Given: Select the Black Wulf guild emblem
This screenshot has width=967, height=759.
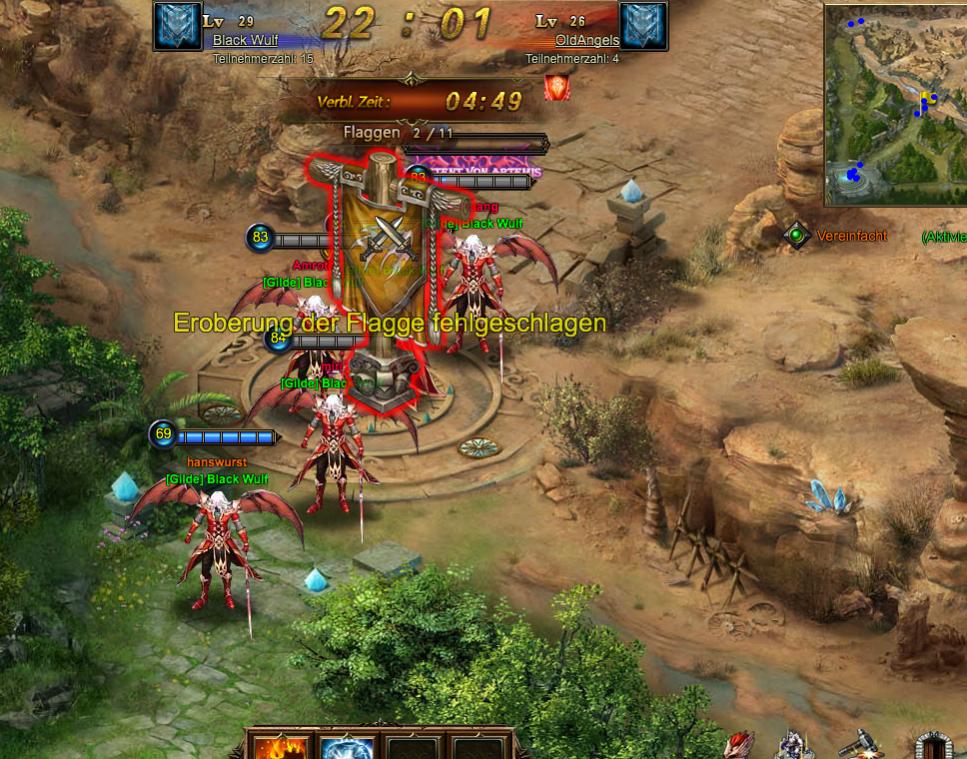Looking at the screenshot, I should (178, 26).
